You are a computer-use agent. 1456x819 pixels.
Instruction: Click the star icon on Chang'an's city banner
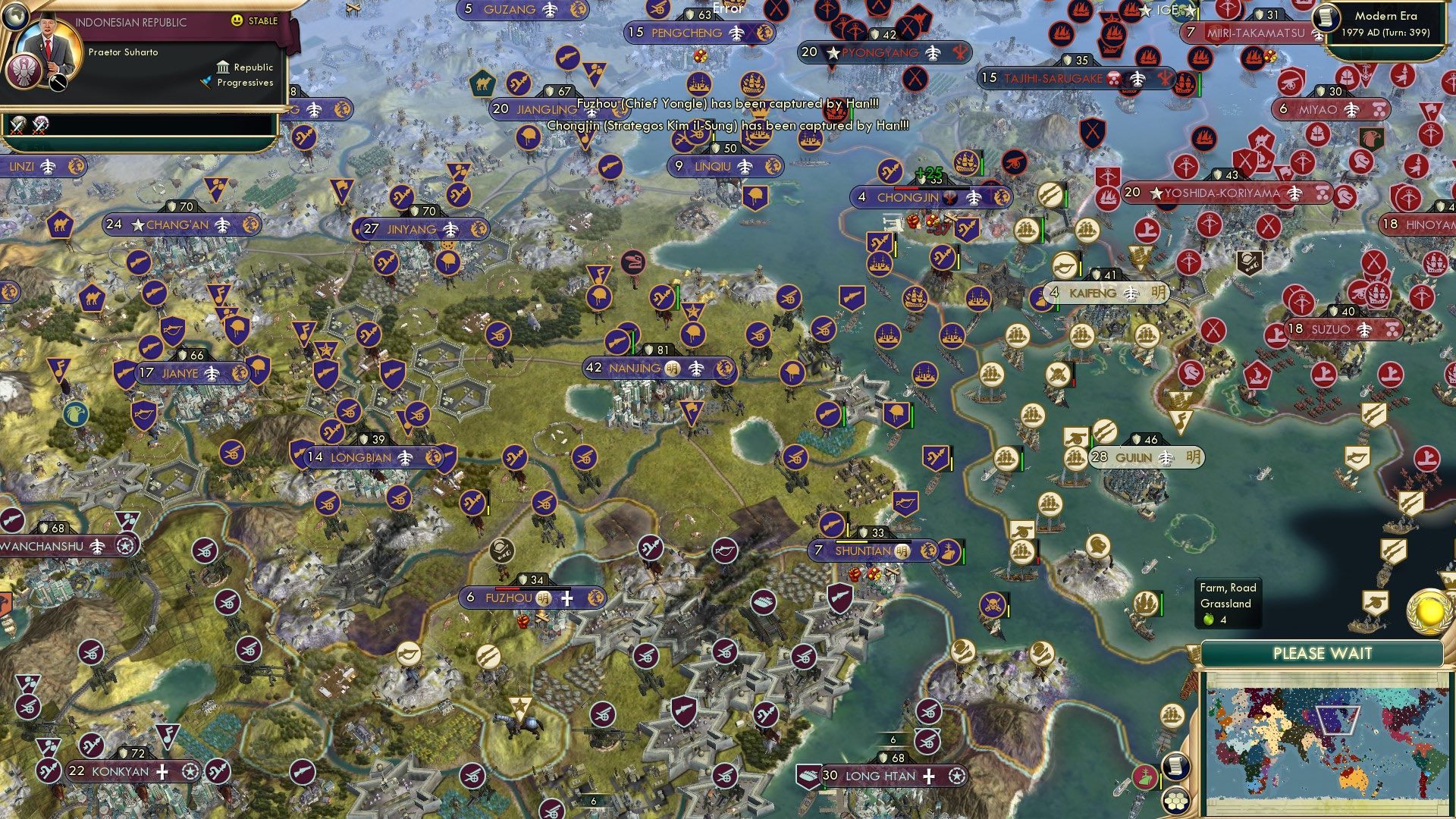pos(137,224)
